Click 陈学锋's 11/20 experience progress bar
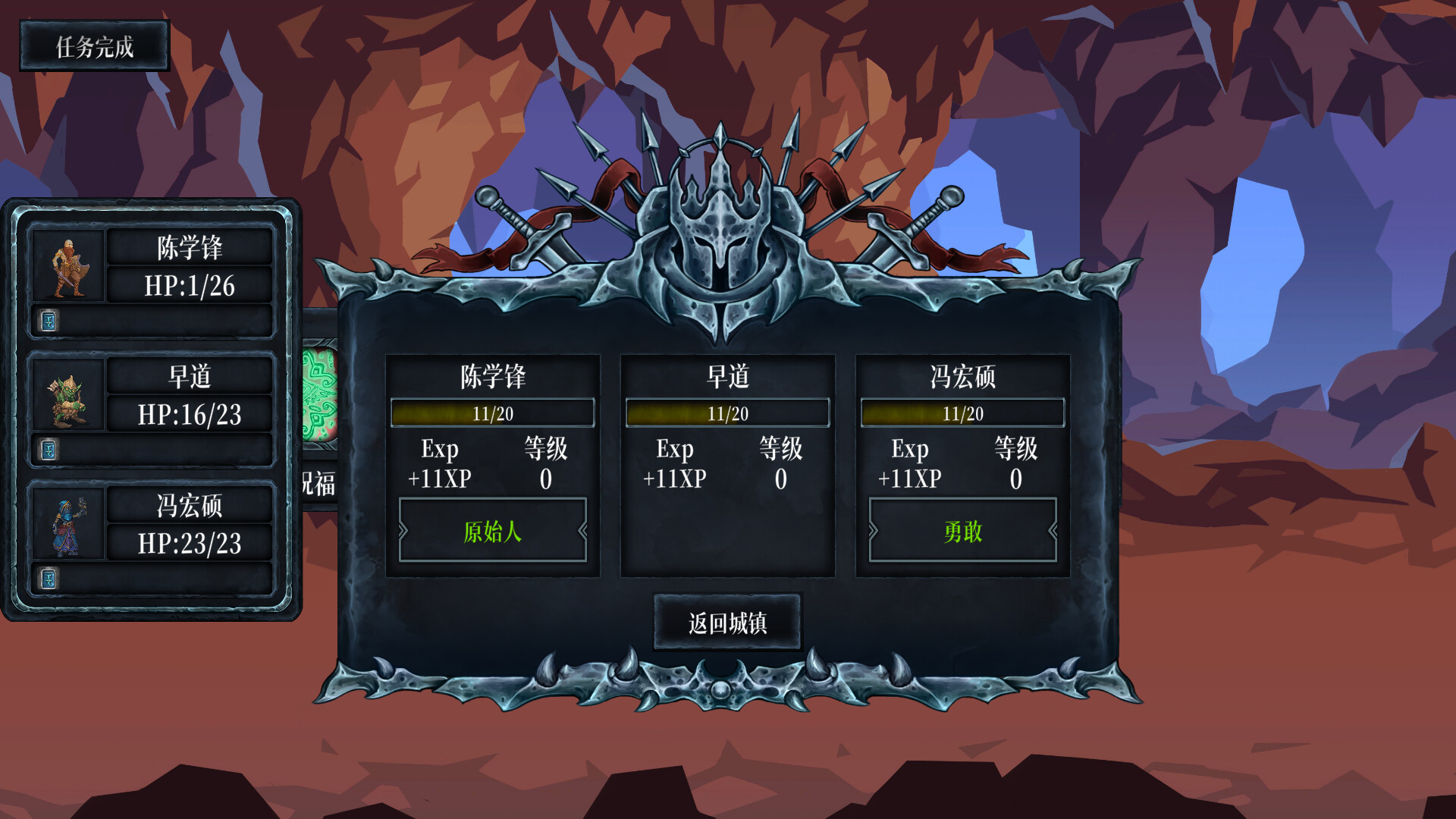The width and height of the screenshot is (1456, 819). coord(493,413)
